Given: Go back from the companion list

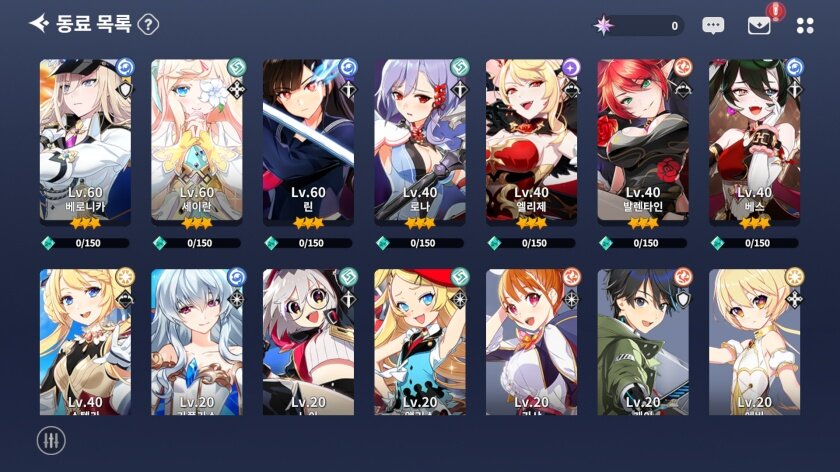Looking at the screenshot, I should point(38,24).
